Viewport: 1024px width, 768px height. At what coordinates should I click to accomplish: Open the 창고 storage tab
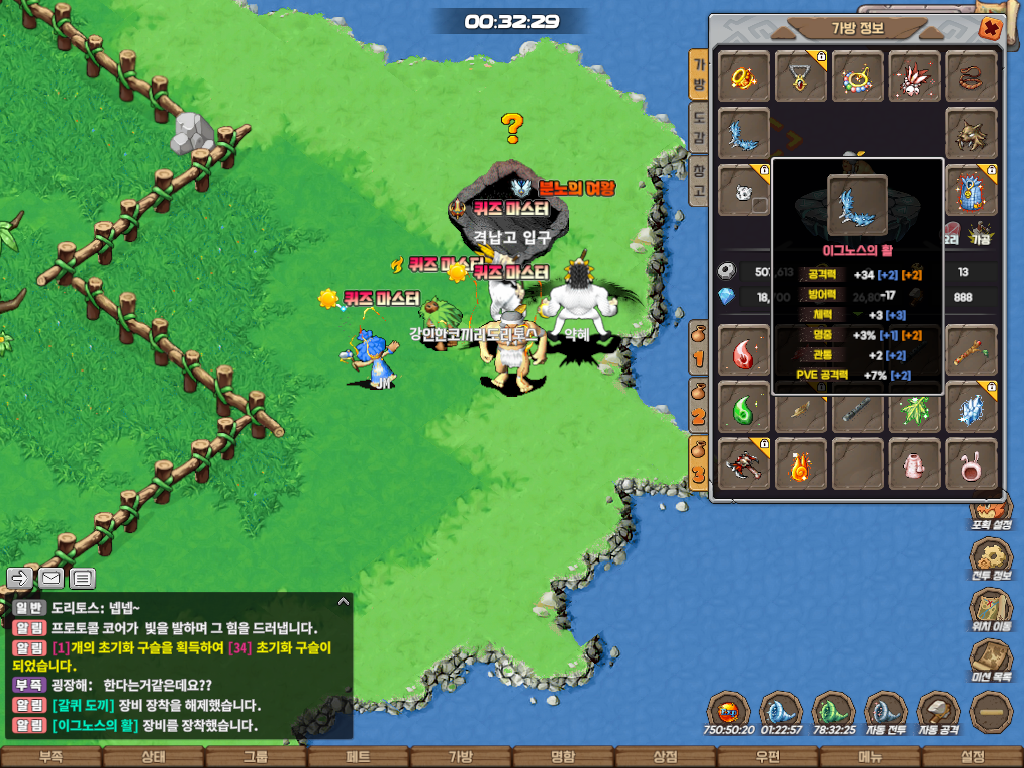click(699, 178)
